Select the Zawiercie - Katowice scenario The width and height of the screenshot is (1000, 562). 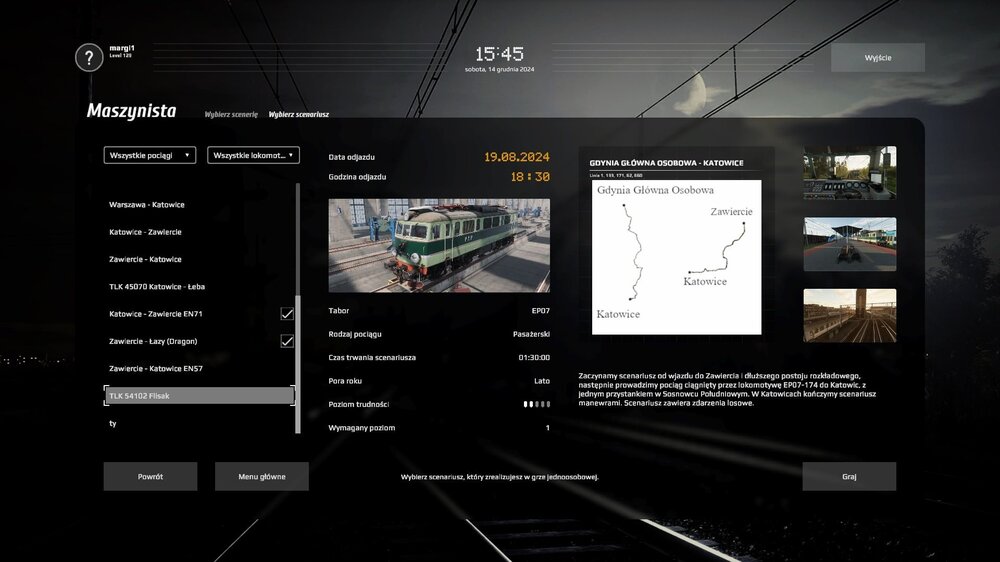pyautogui.click(x=145, y=260)
